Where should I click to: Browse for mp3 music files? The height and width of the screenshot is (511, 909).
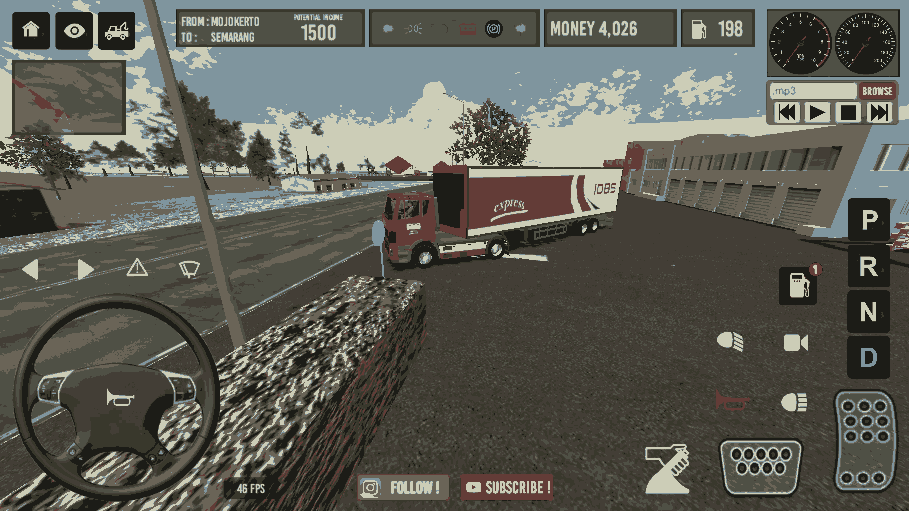point(877,91)
